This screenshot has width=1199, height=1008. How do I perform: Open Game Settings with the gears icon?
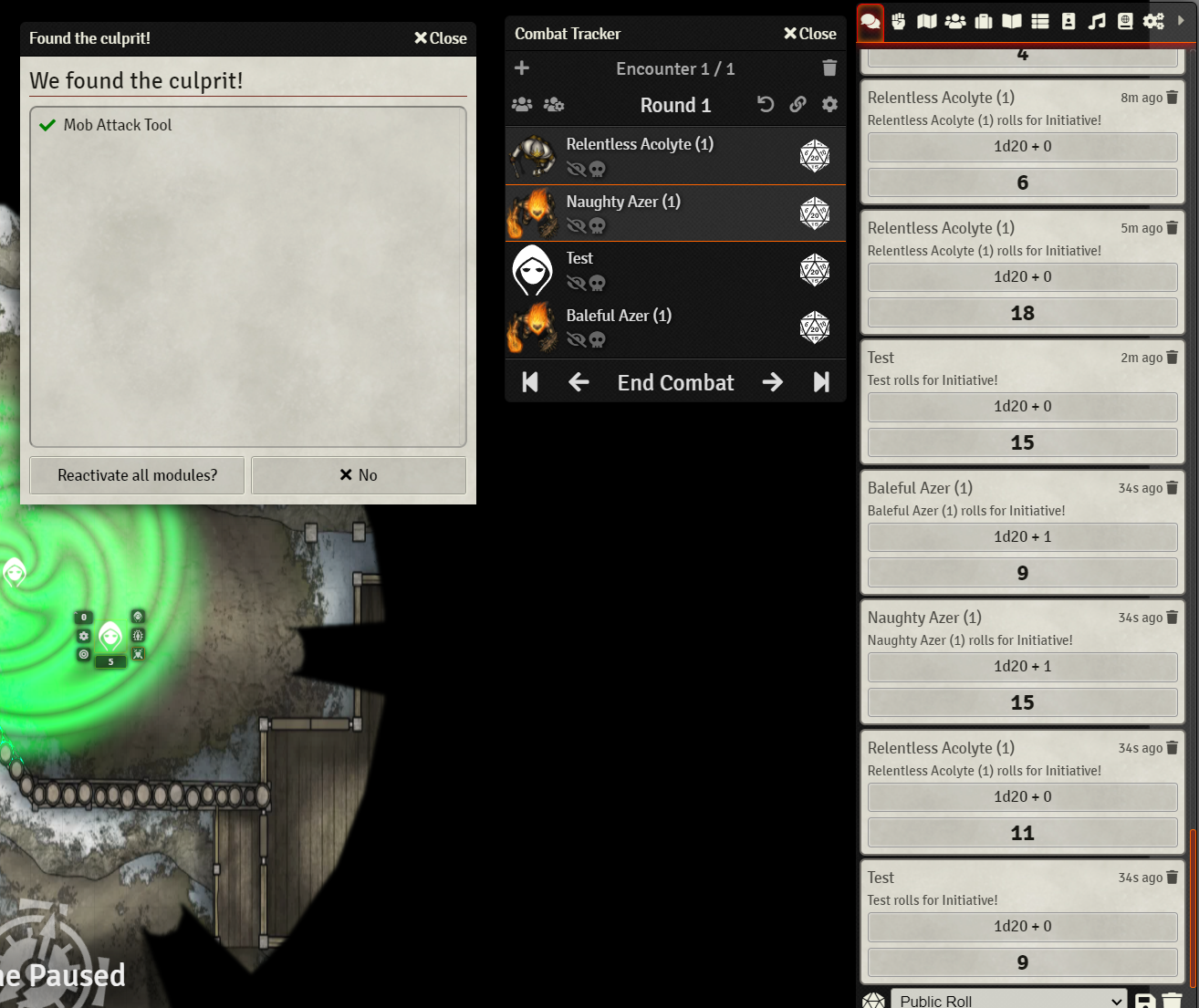(x=1152, y=21)
